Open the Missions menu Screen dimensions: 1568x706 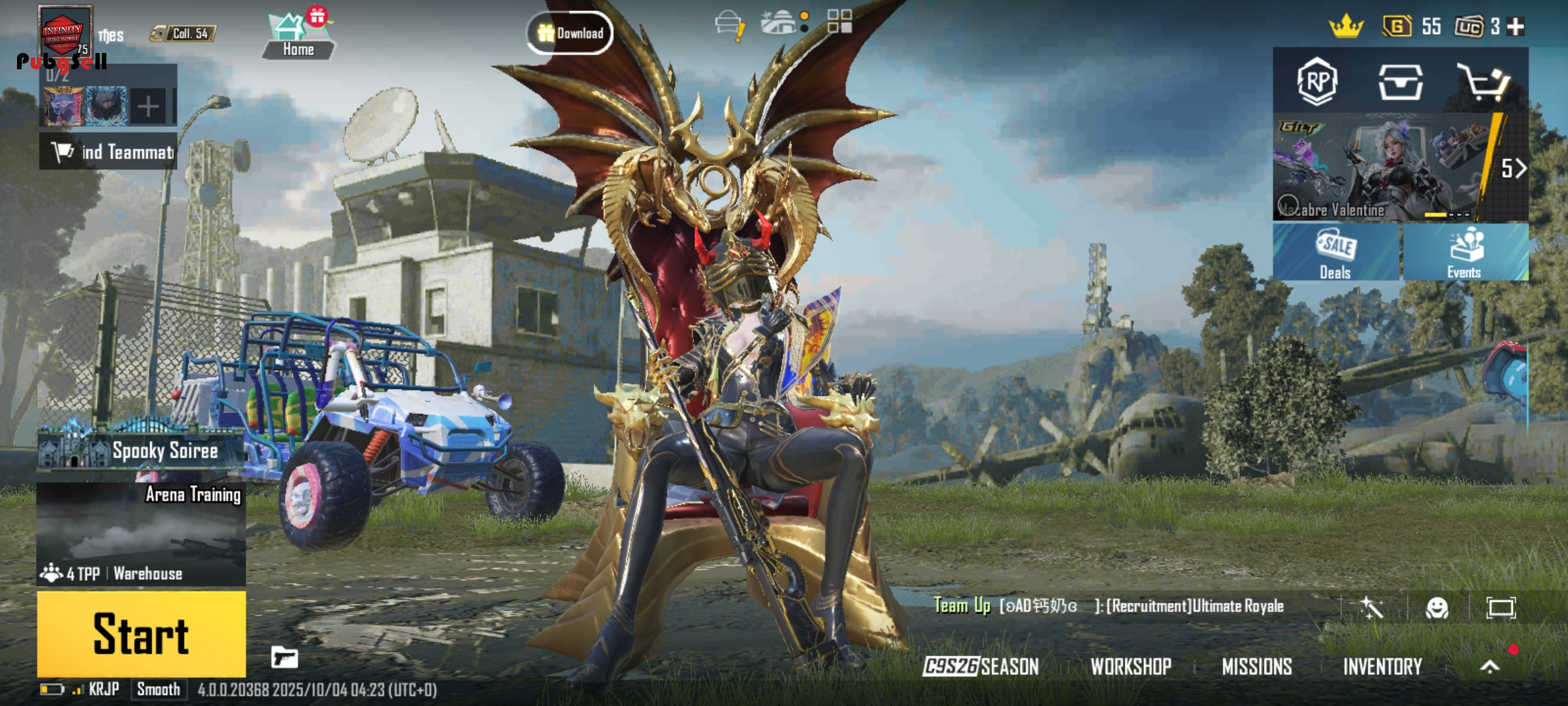[x=1257, y=666]
